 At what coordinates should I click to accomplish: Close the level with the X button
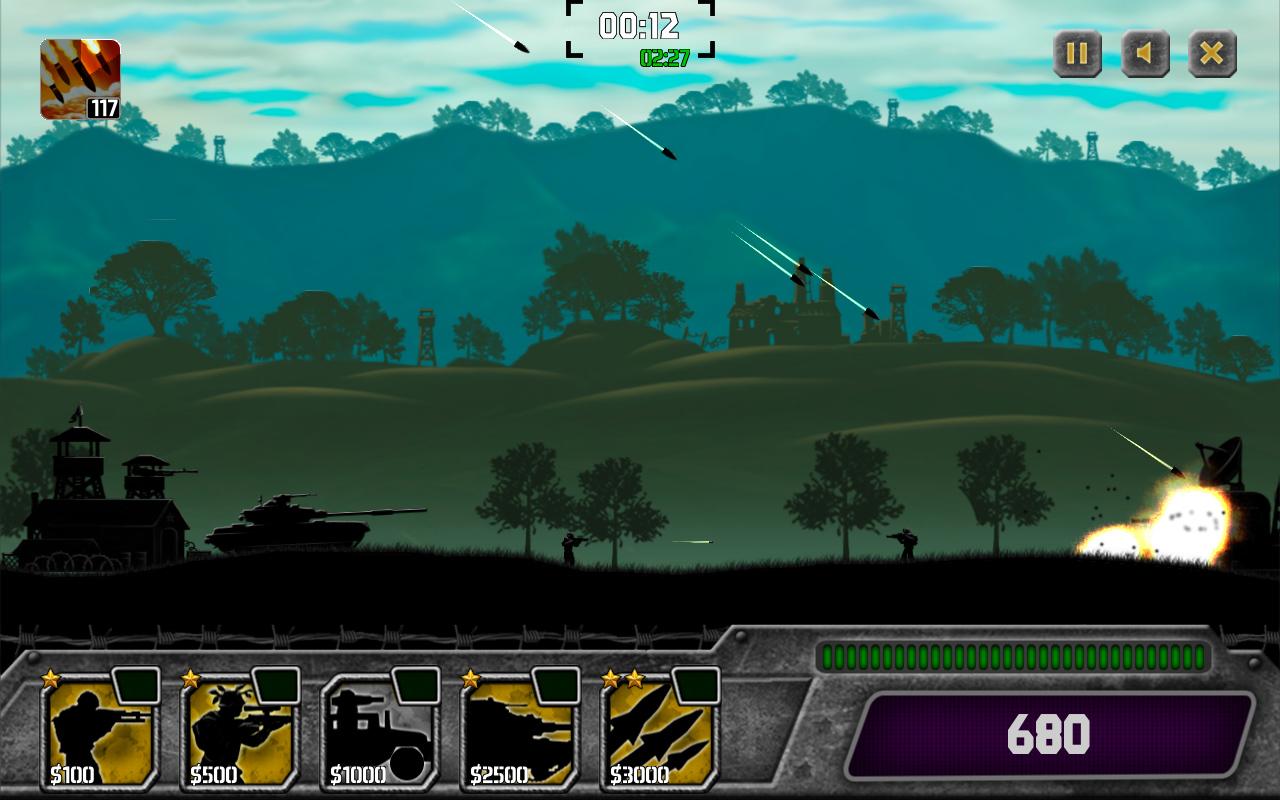[1212, 53]
